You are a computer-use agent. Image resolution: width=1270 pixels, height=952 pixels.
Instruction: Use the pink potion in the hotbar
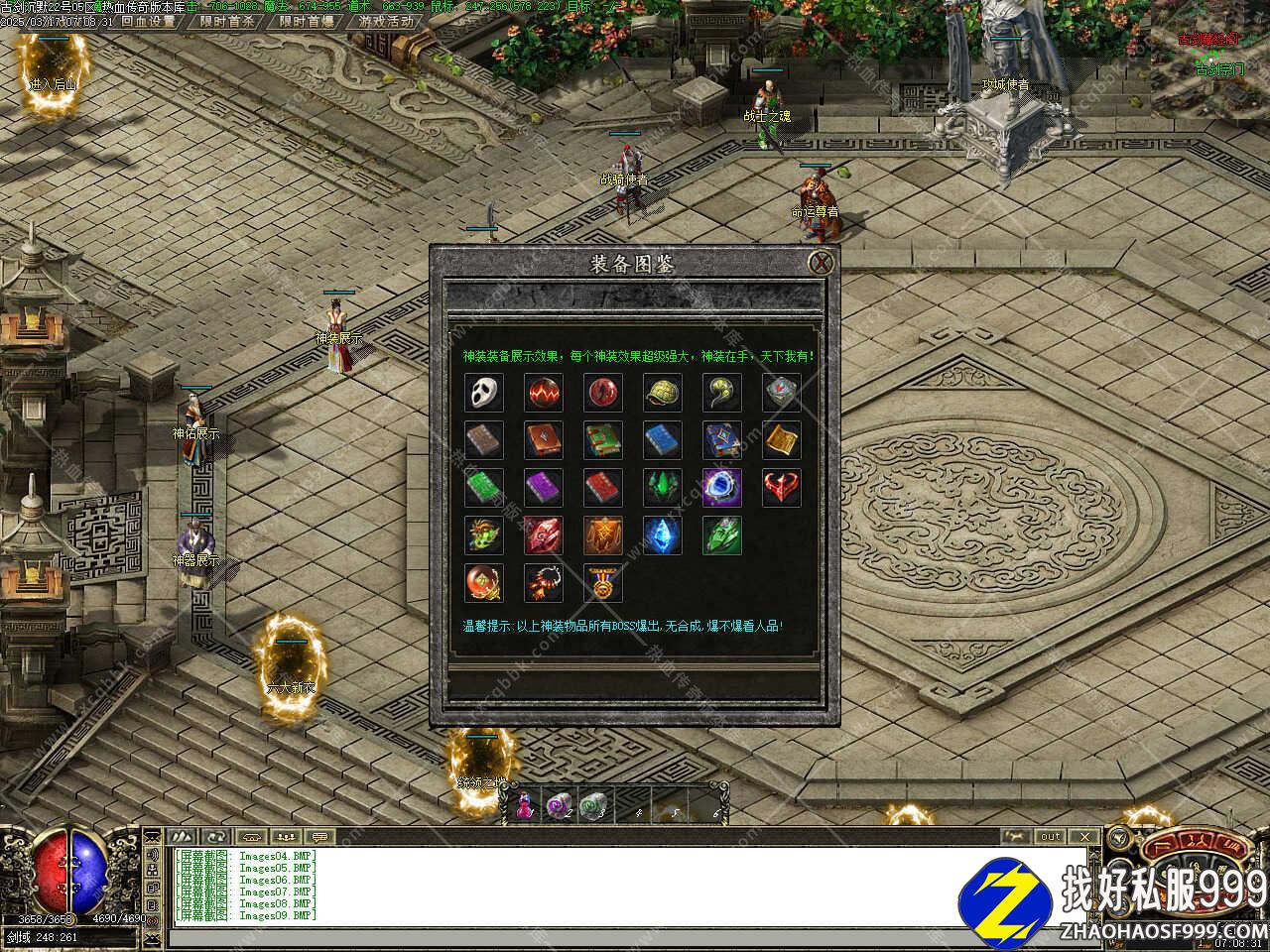pyautogui.click(x=523, y=806)
